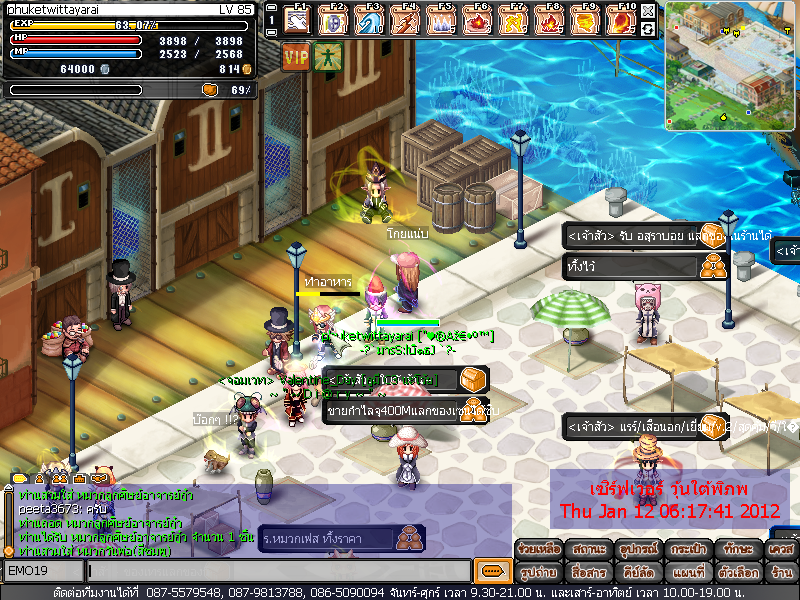Click the orange VIP button
Image resolution: width=800 pixels, height=600 pixels.
296,57
